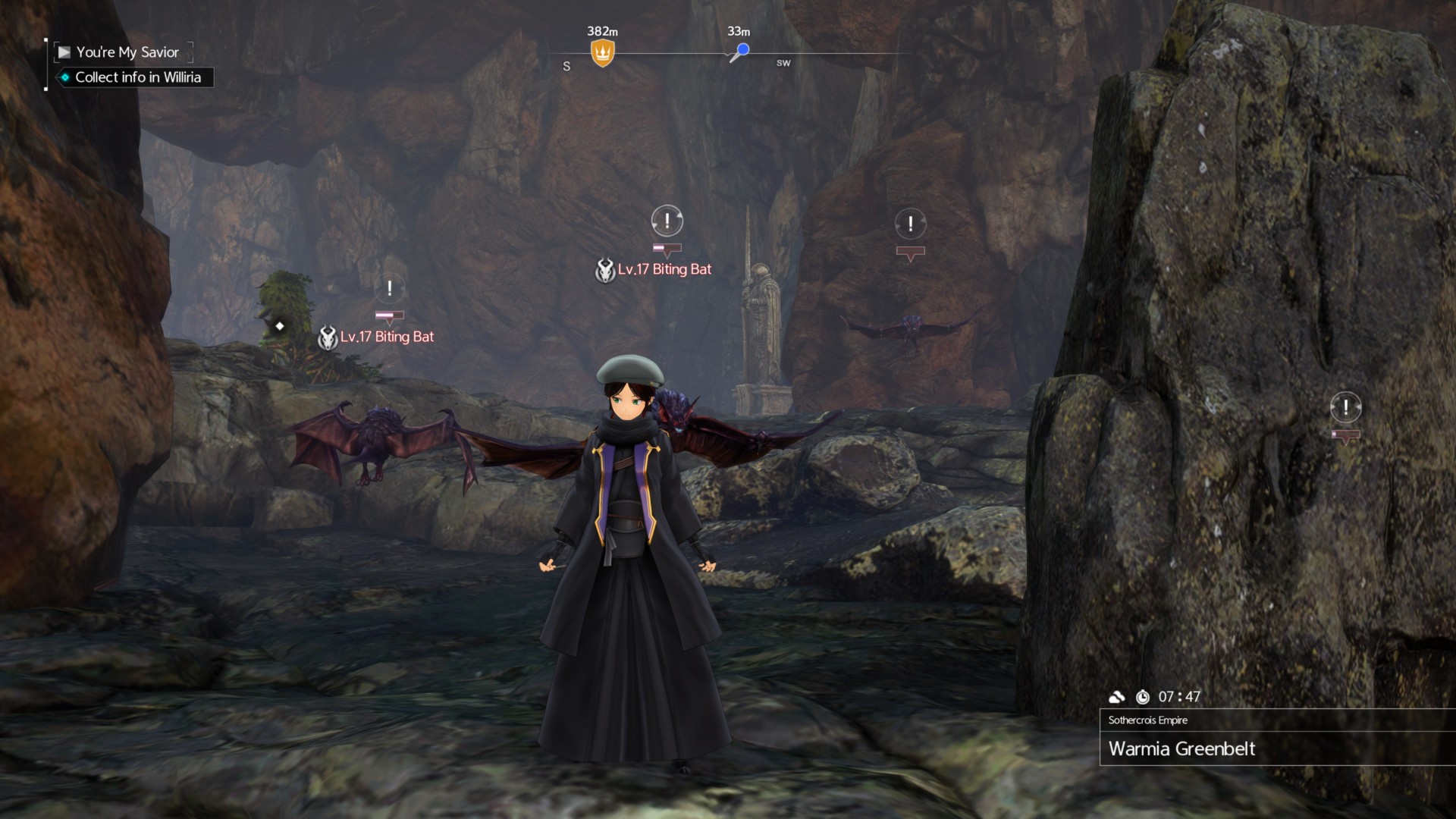This screenshot has height=819, width=1456.
Task: Toggle the exclamation indicator at the far right edge
Action: click(x=1346, y=406)
